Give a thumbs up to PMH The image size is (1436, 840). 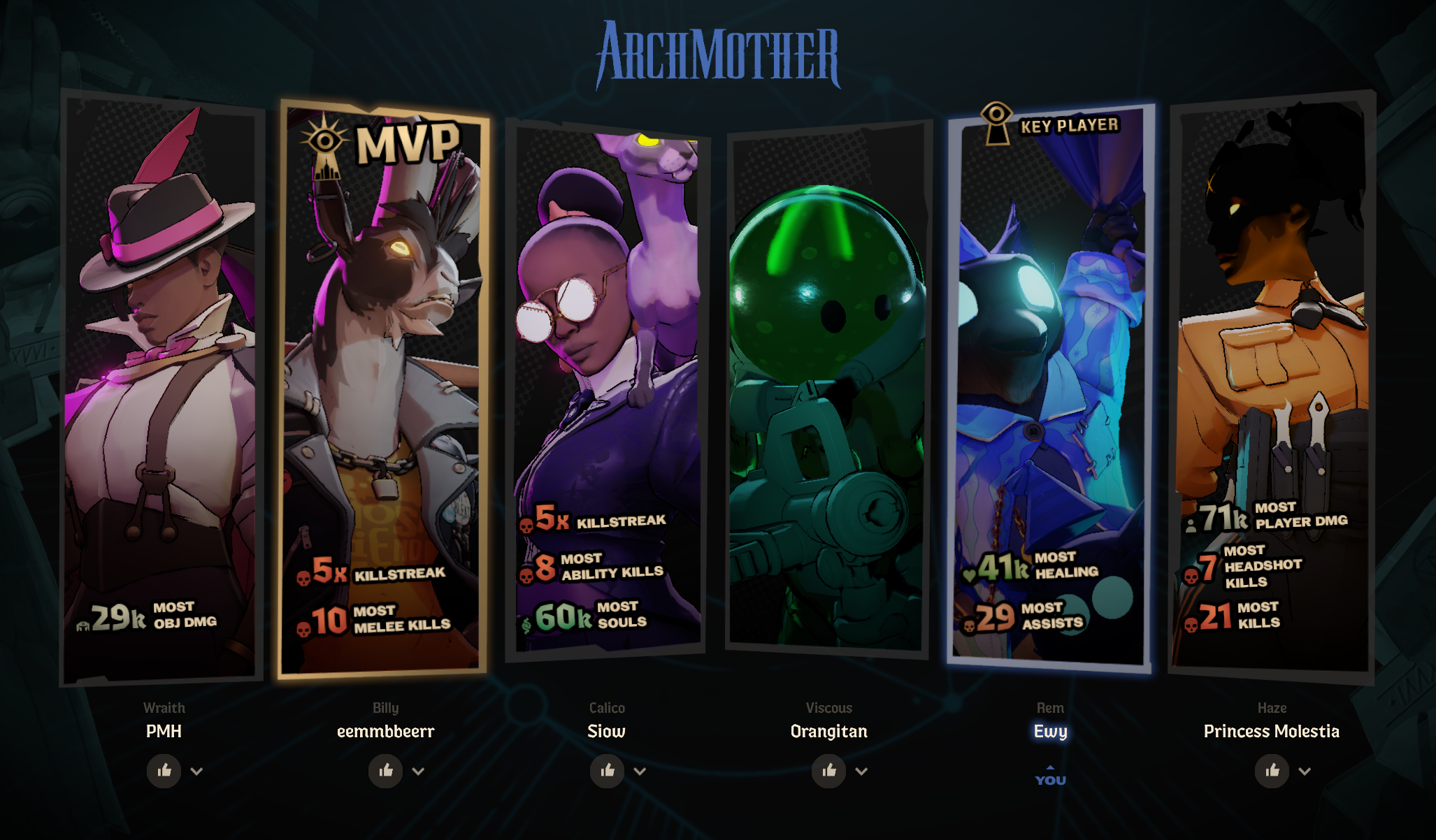tap(164, 771)
